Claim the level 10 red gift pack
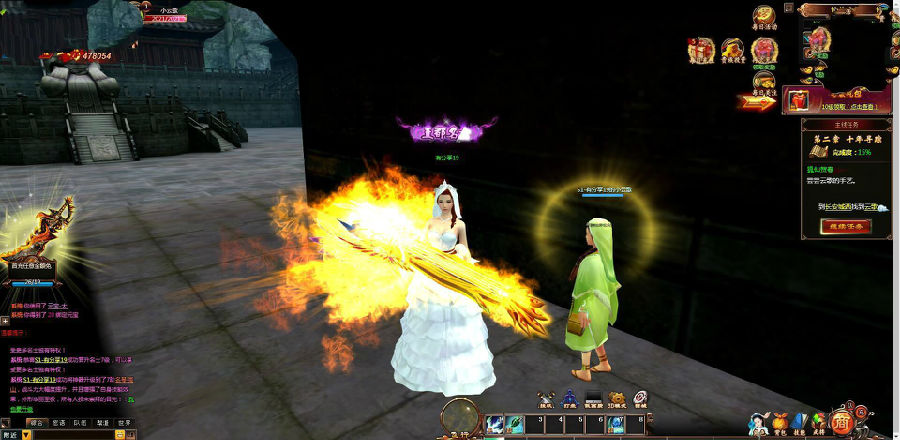Image resolution: width=900 pixels, height=440 pixels. [x=798, y=99]
